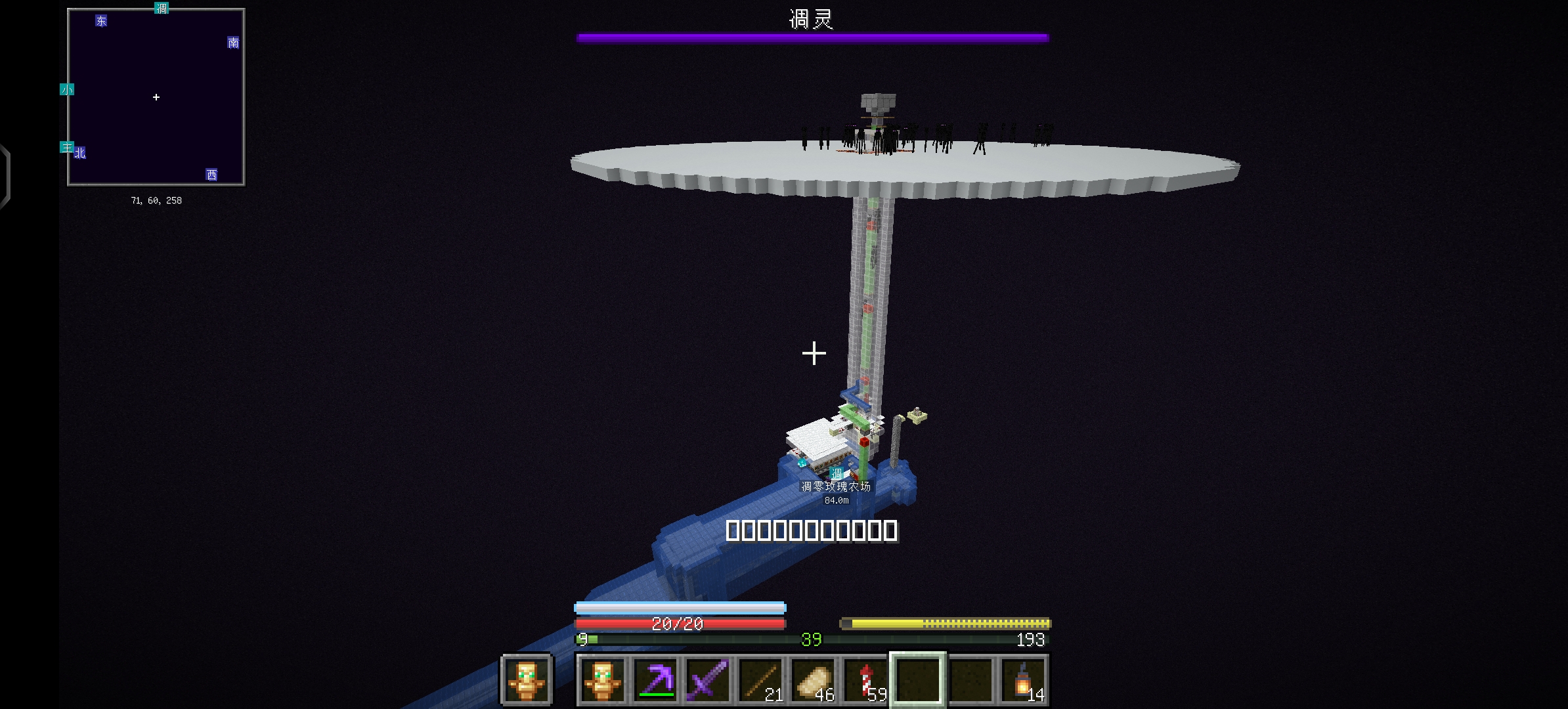1568x709 pixels.
Task: Equip the netherite sword from the hotbar
Action: coord(708,679)
